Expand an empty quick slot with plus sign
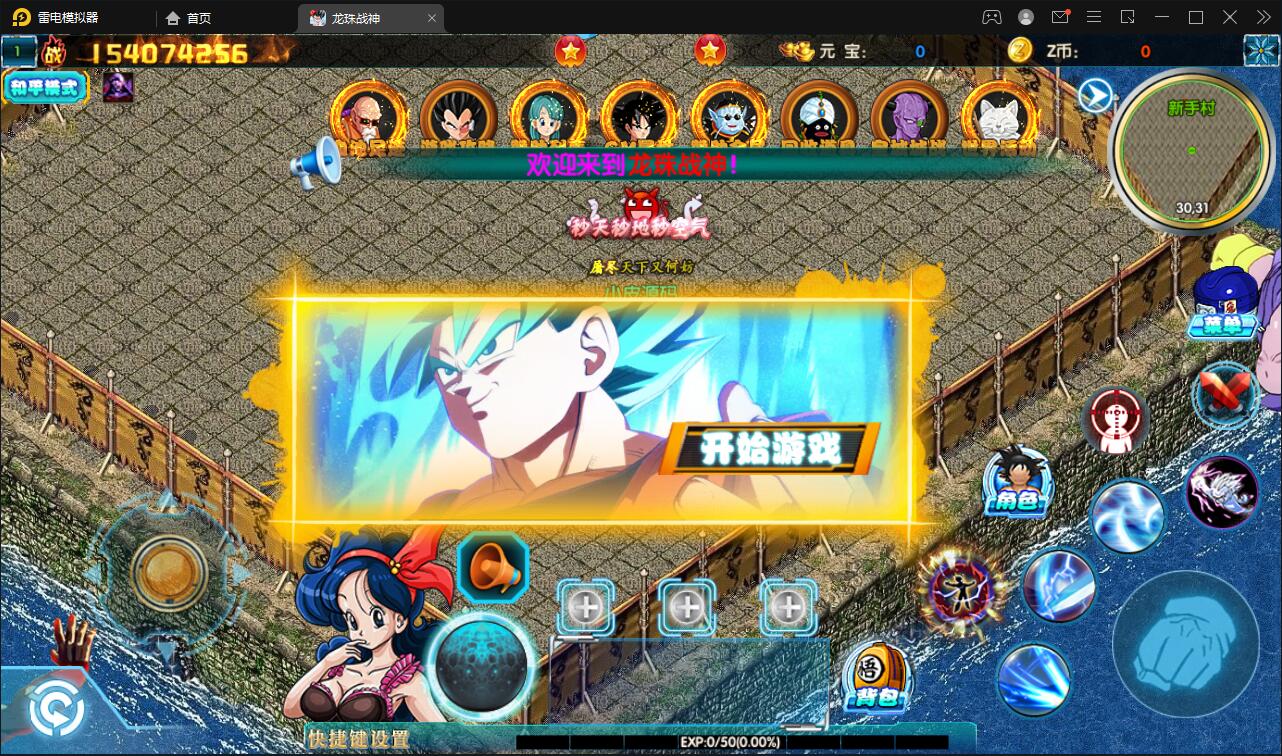 (585, 605)
